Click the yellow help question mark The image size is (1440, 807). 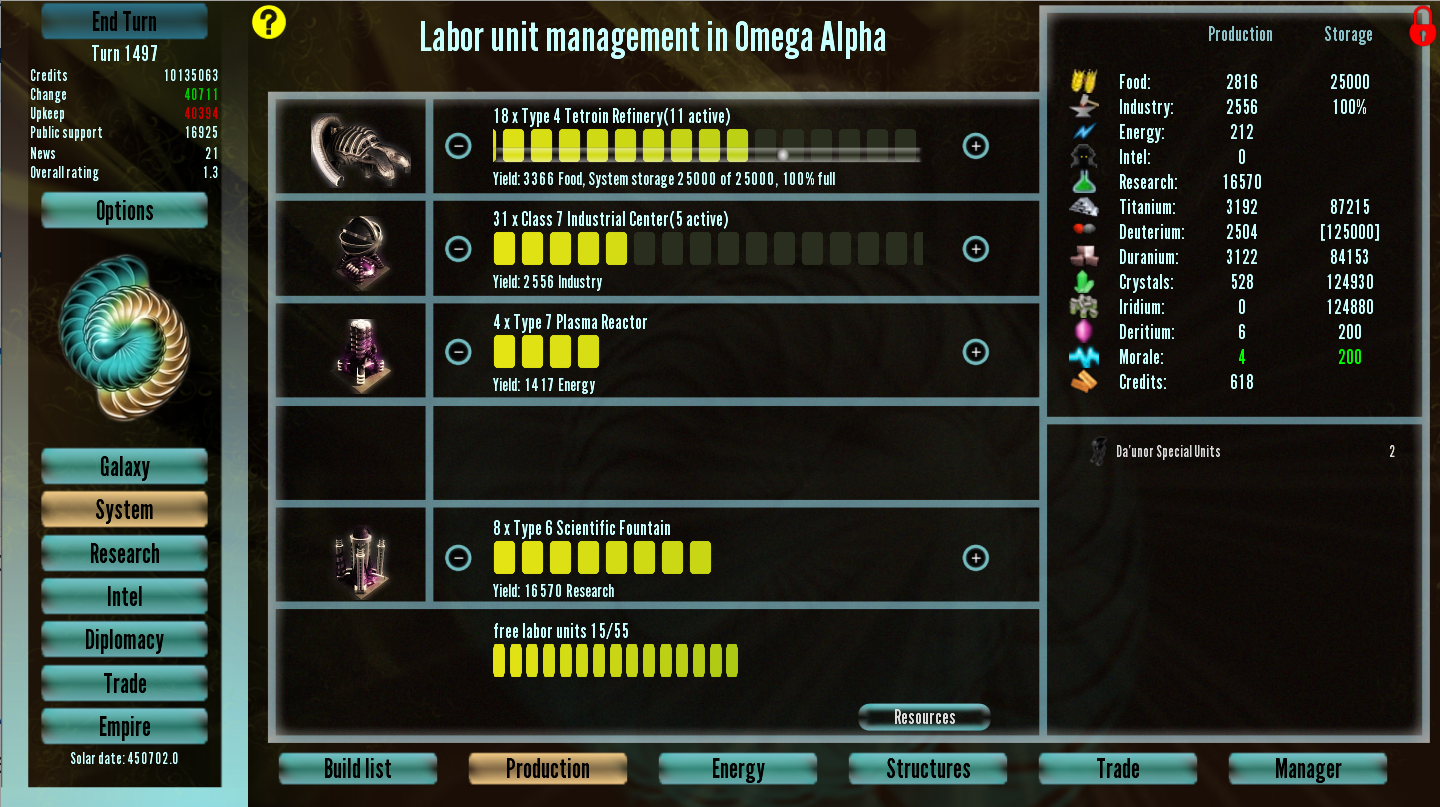point(269,22)
